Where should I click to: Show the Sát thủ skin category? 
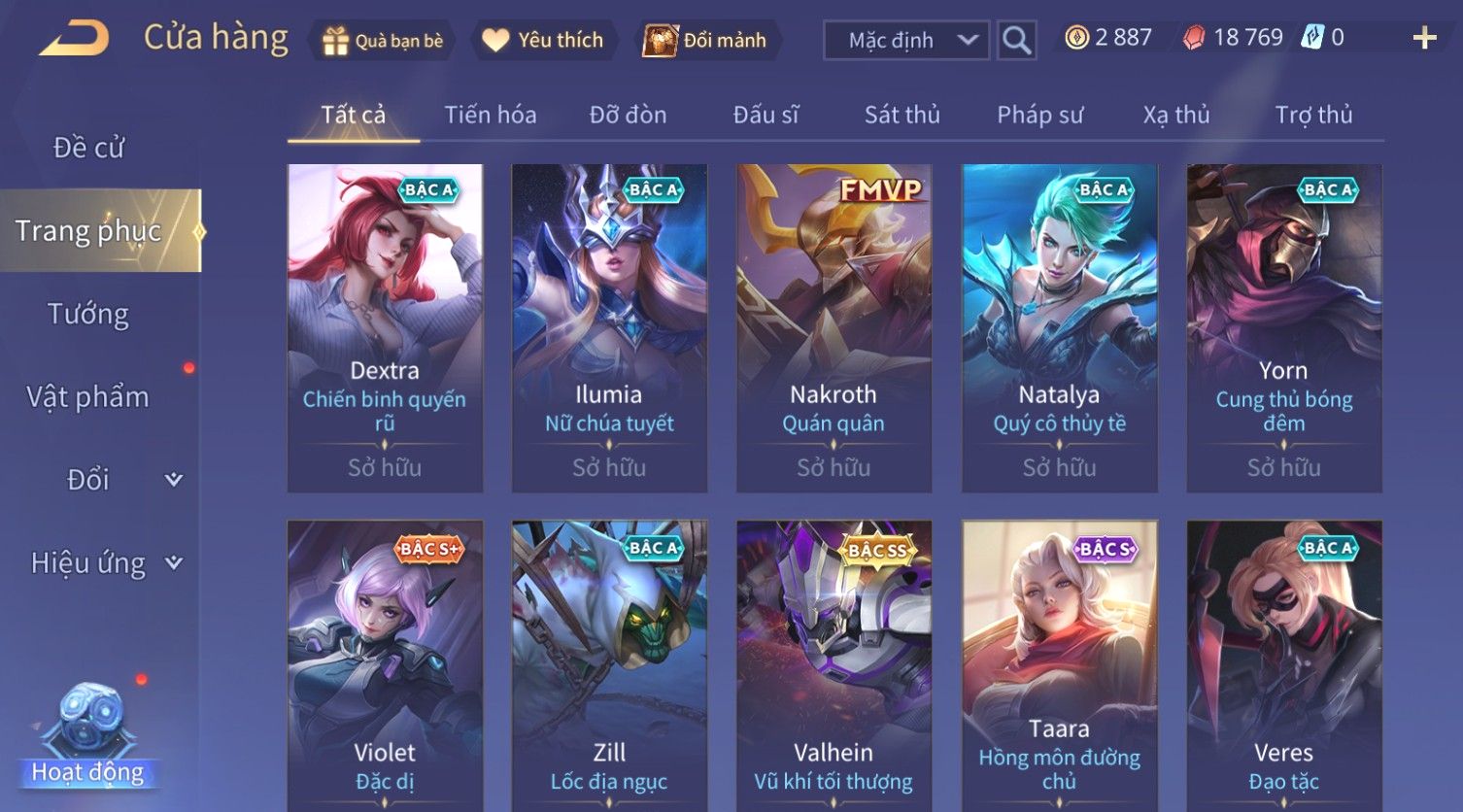[x=902, y=115]
